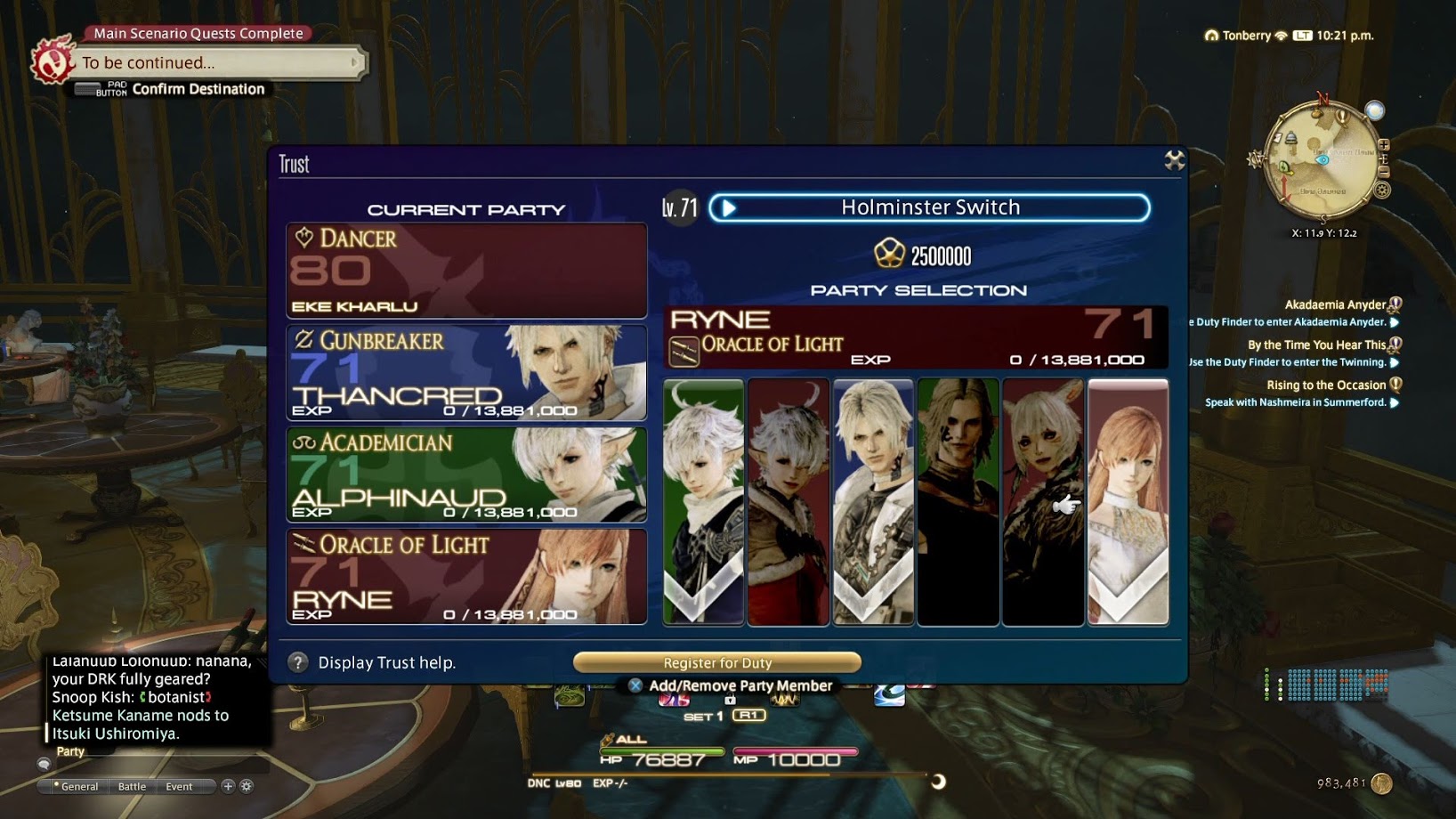1456x819 pixels.
Task: Register for Duty with current party
Action: tap(717, 662)
